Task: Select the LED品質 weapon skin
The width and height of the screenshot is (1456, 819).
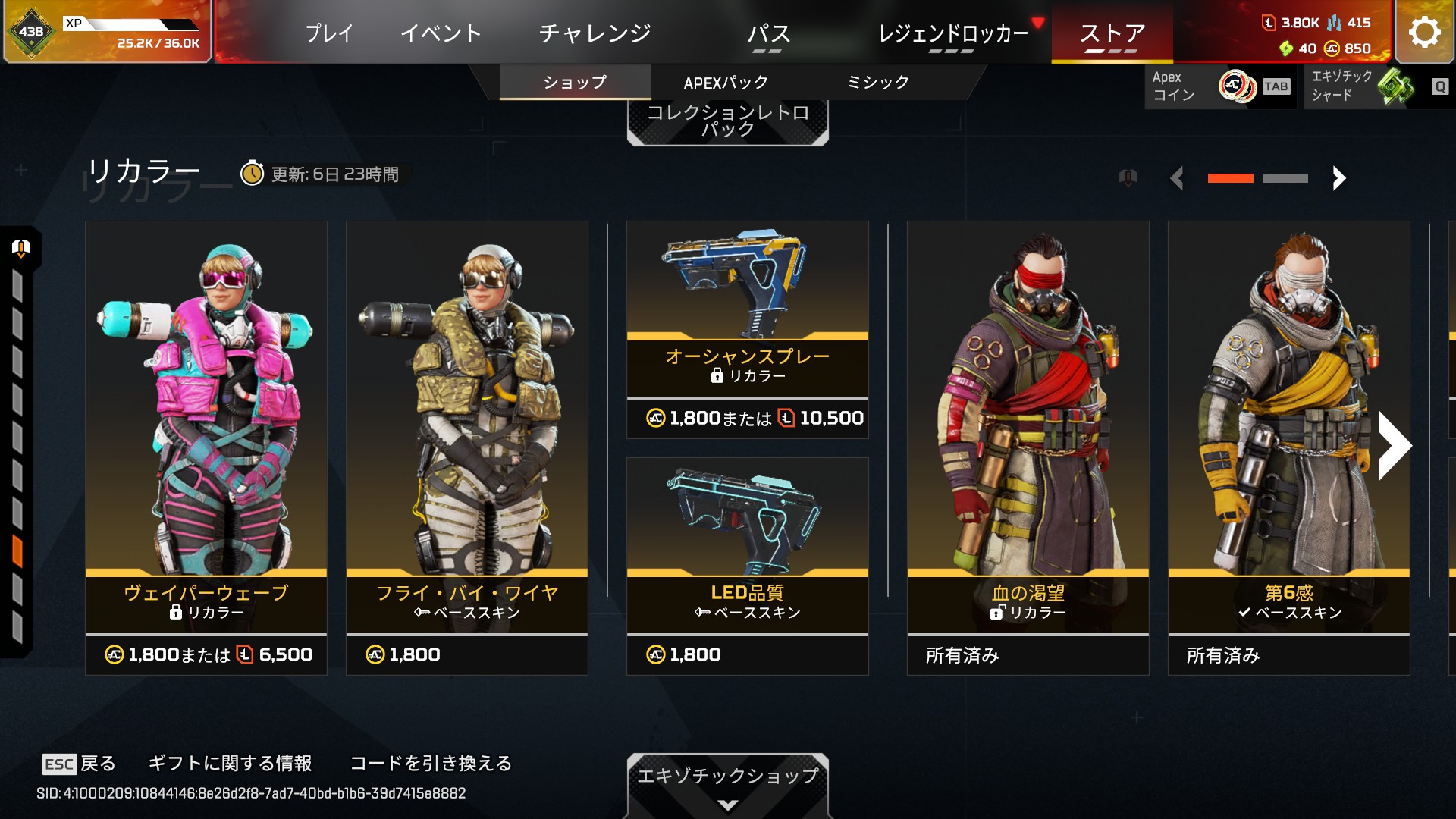Action: point(748,566)
